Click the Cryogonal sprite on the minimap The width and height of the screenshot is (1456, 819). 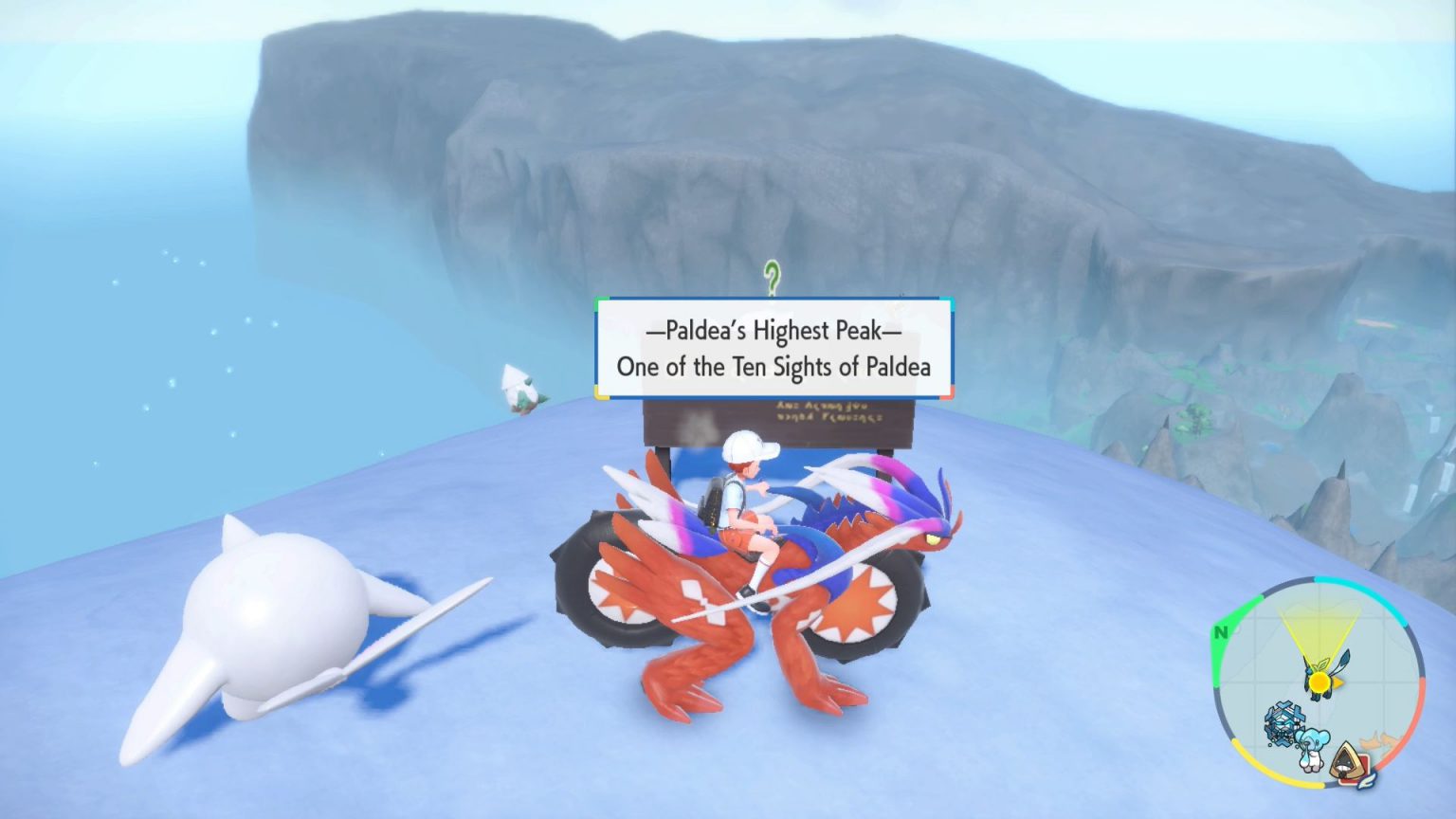tap(1284, 722)
